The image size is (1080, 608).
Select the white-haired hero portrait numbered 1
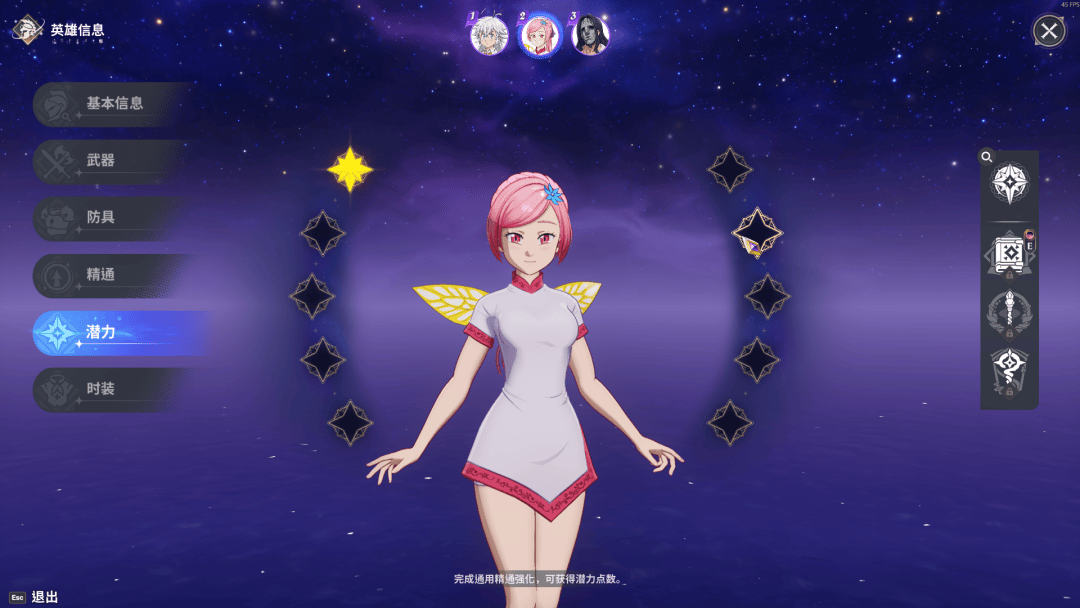[489, 35]
